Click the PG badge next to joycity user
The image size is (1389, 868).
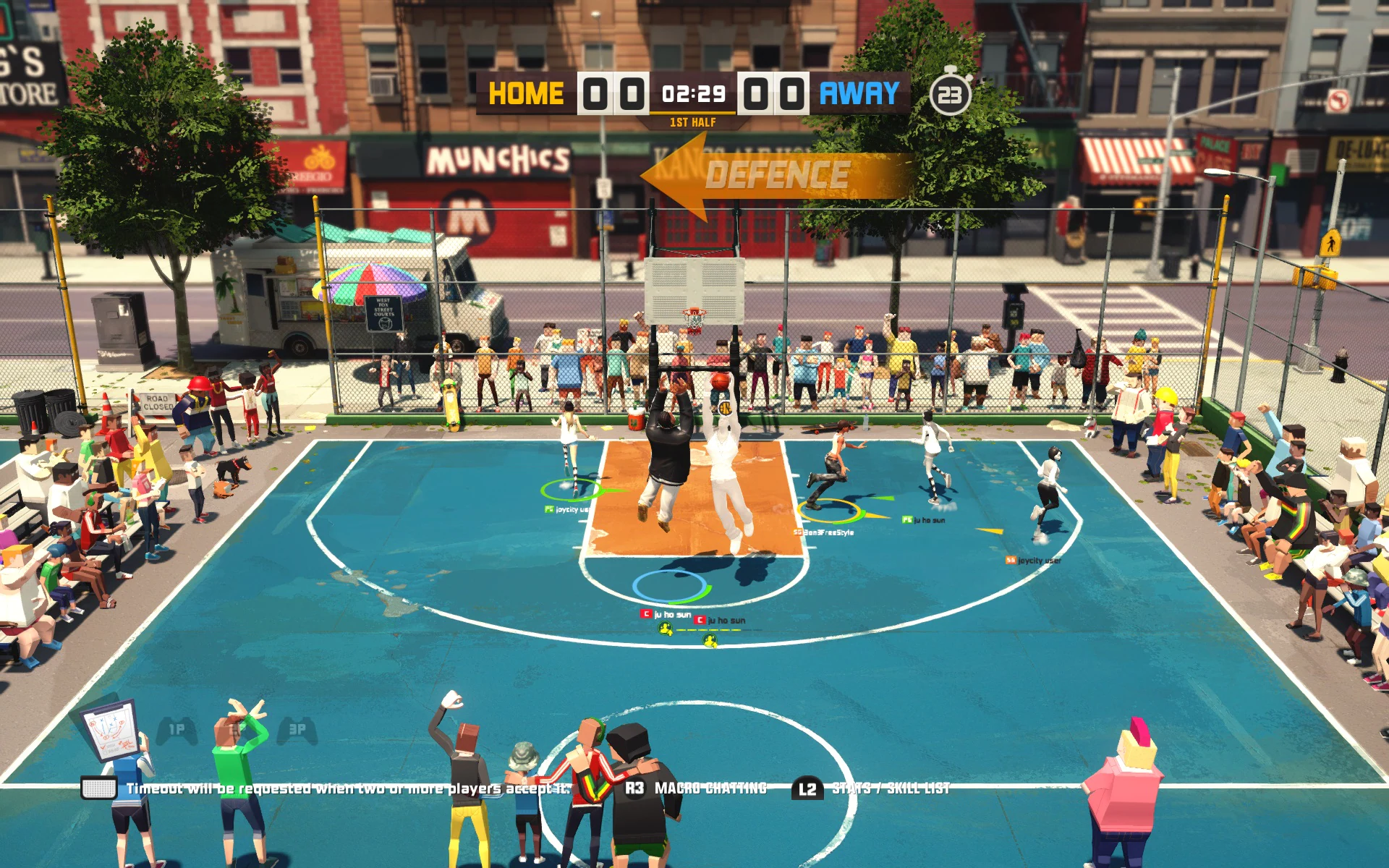548,510
